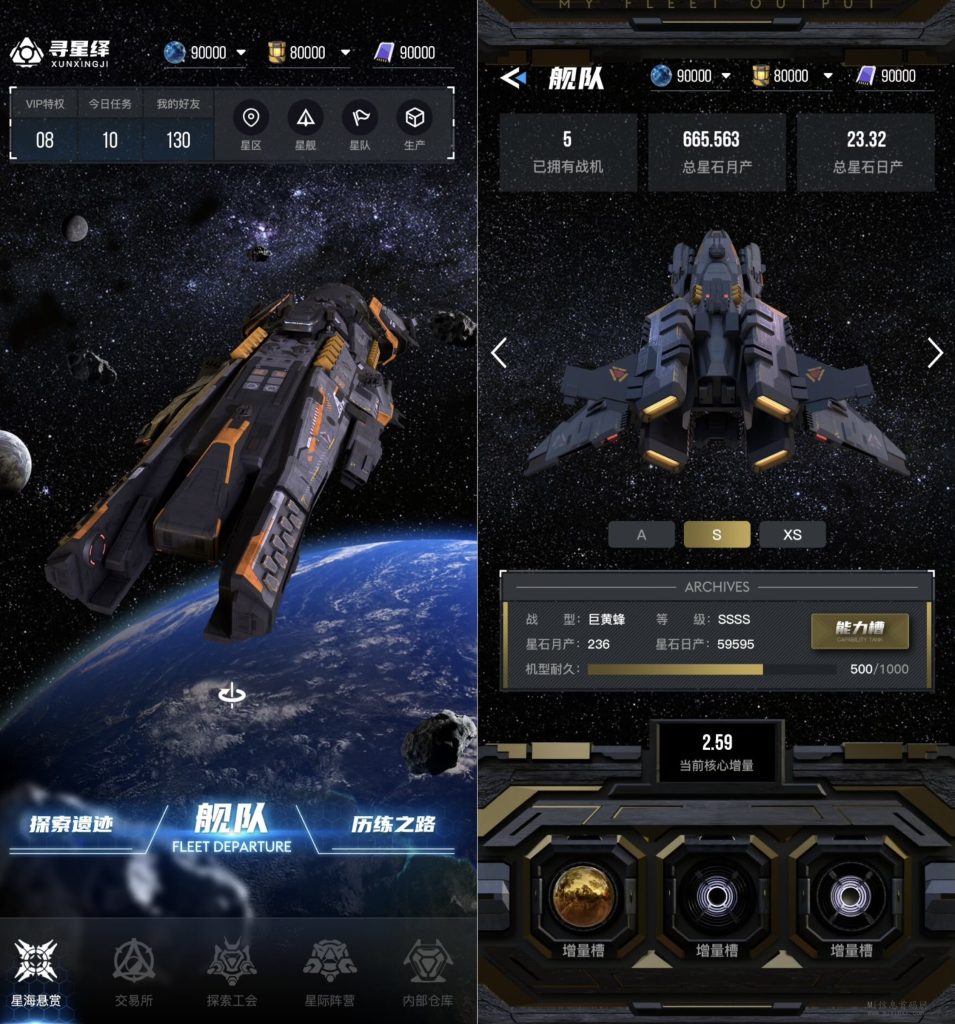This screenshot has height=1024, width=955.
Task: Select the A grade tab
Action: click(x=641, y=535)
